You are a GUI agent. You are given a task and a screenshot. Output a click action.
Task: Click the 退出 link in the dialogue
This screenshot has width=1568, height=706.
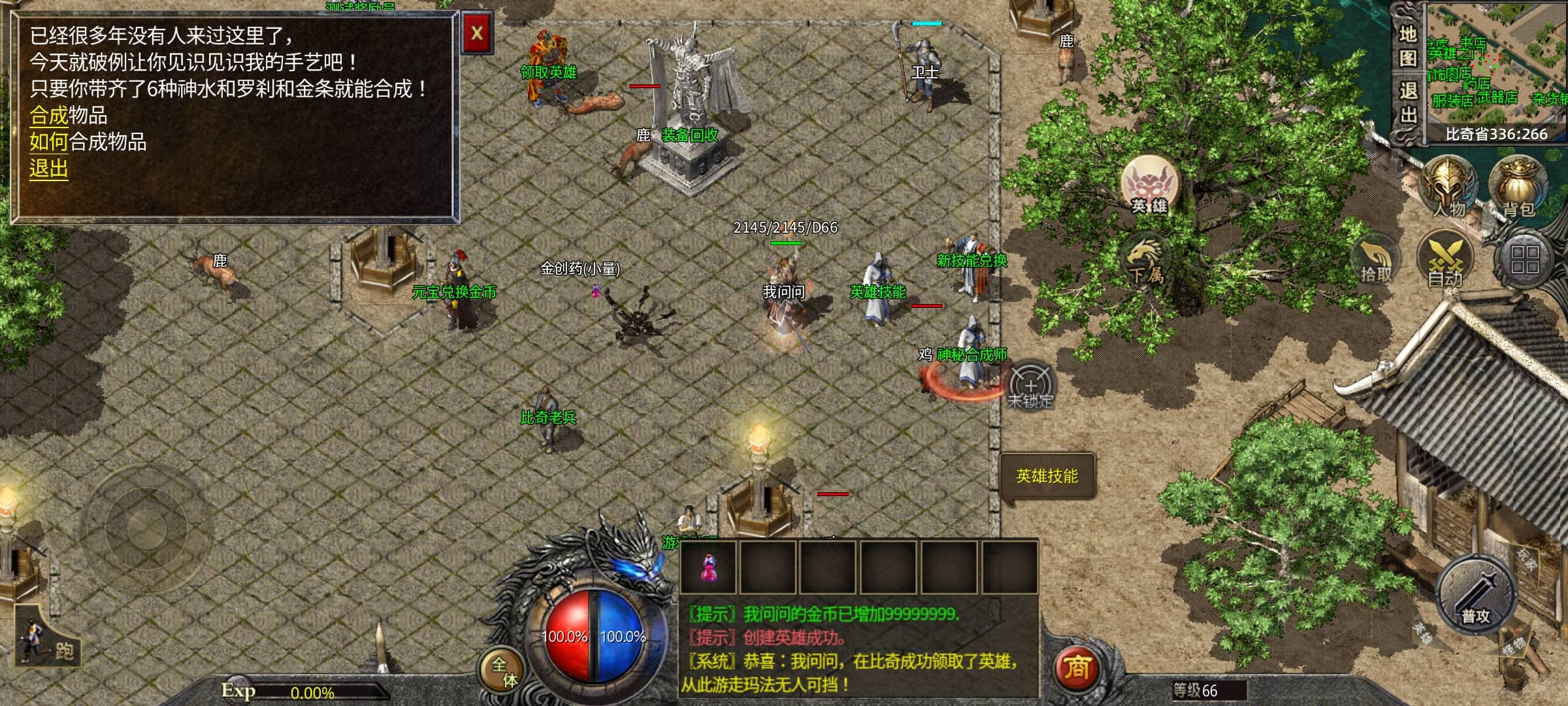click(48, 169)
